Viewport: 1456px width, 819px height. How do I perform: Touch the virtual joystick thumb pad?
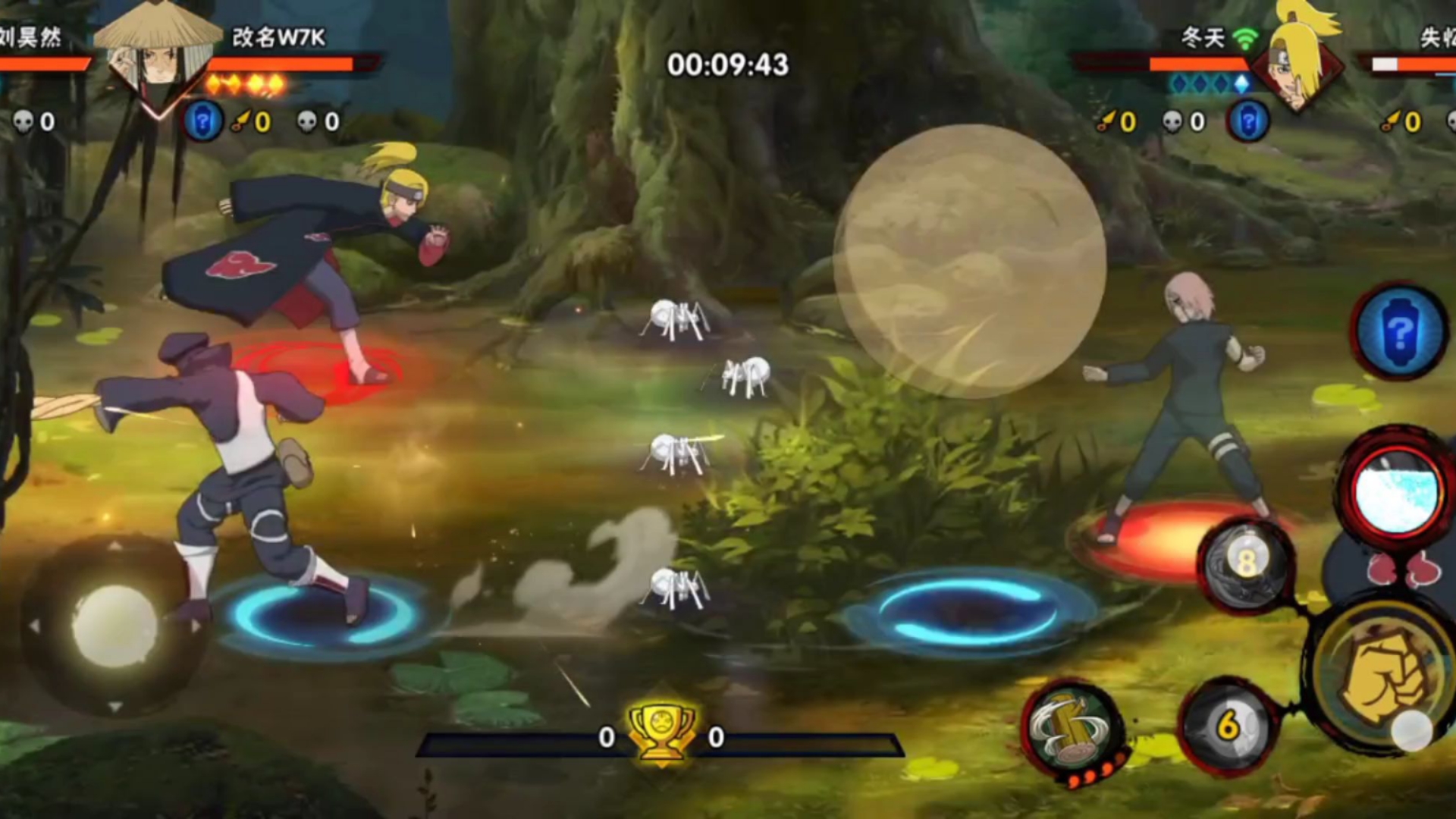tap(114, 626)
